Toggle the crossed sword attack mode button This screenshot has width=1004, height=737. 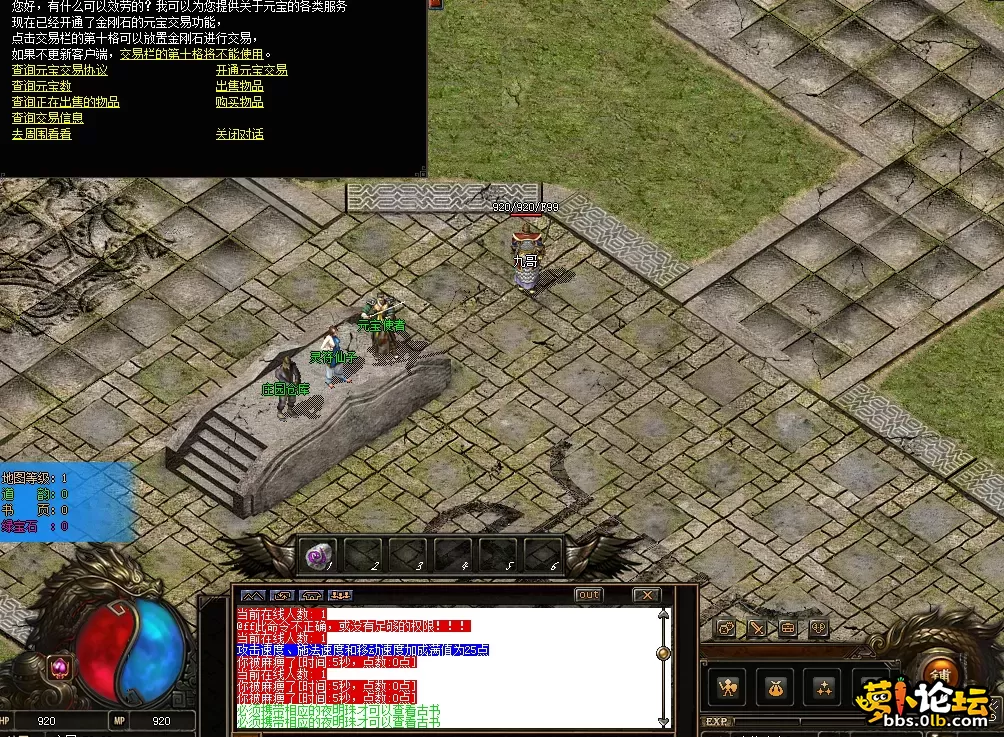click(x=758, y=628)
